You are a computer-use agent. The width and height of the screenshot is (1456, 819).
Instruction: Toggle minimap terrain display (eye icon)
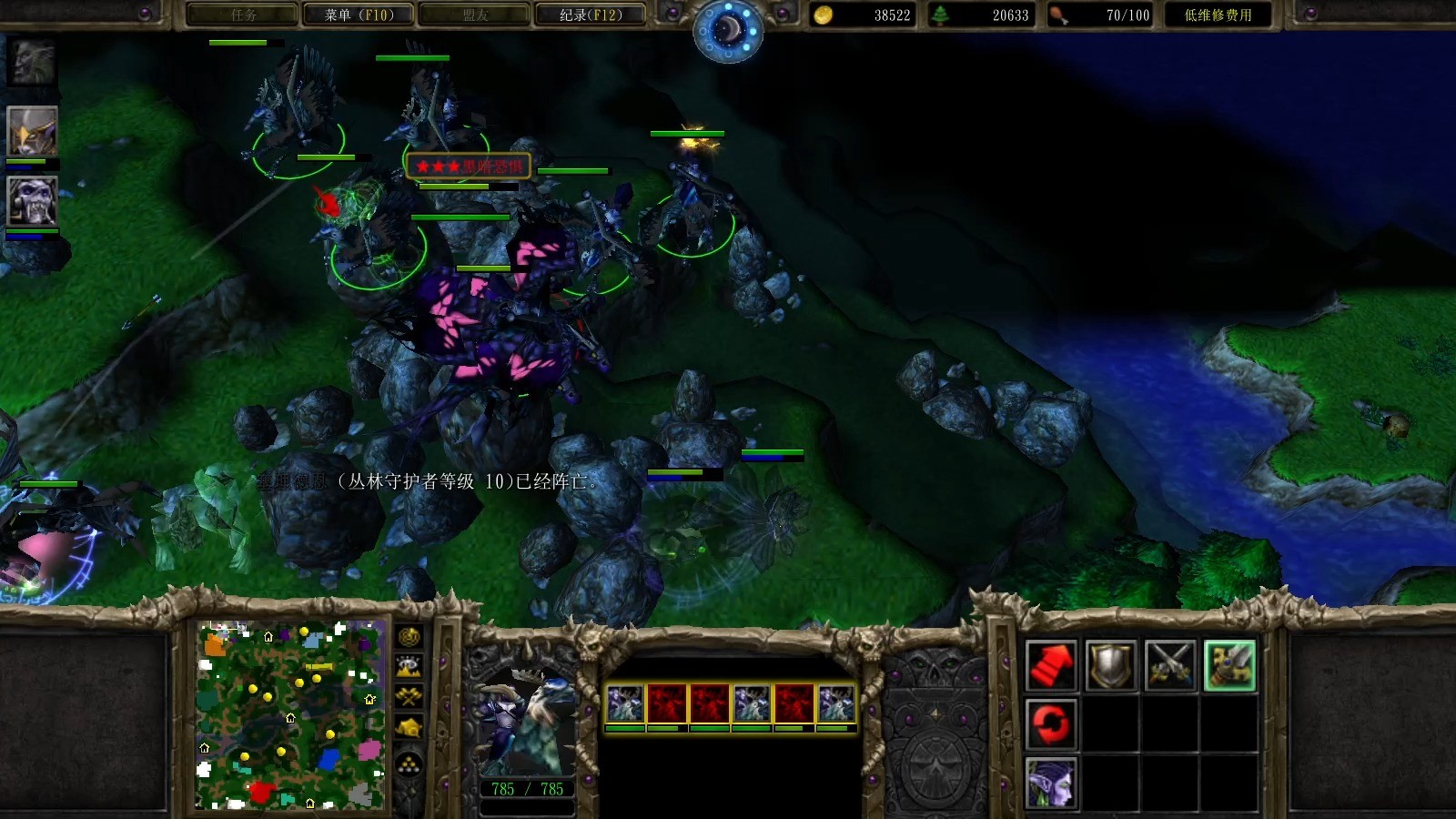coord(409,668)
